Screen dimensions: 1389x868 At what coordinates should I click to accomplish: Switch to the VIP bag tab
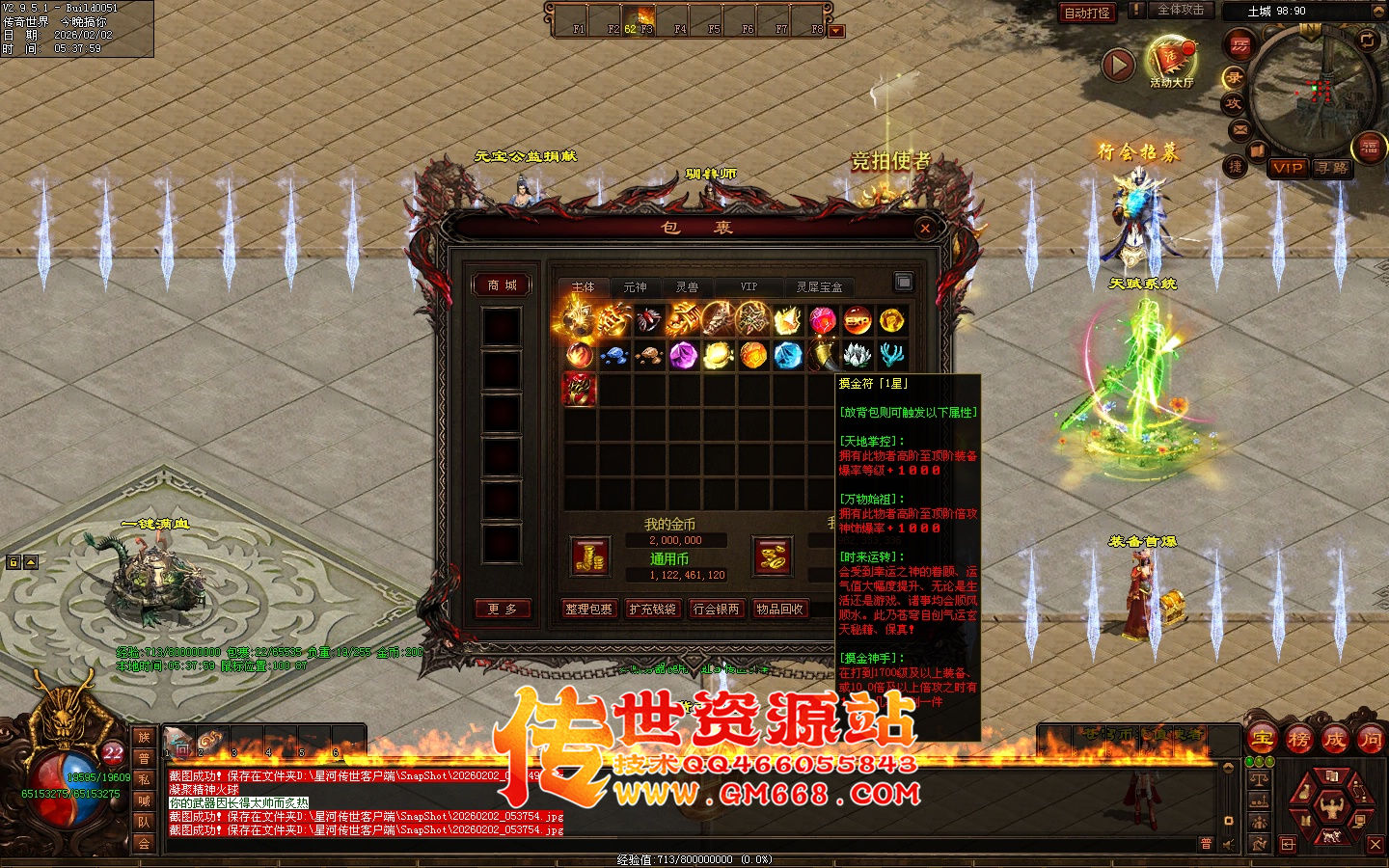point(749,285)
